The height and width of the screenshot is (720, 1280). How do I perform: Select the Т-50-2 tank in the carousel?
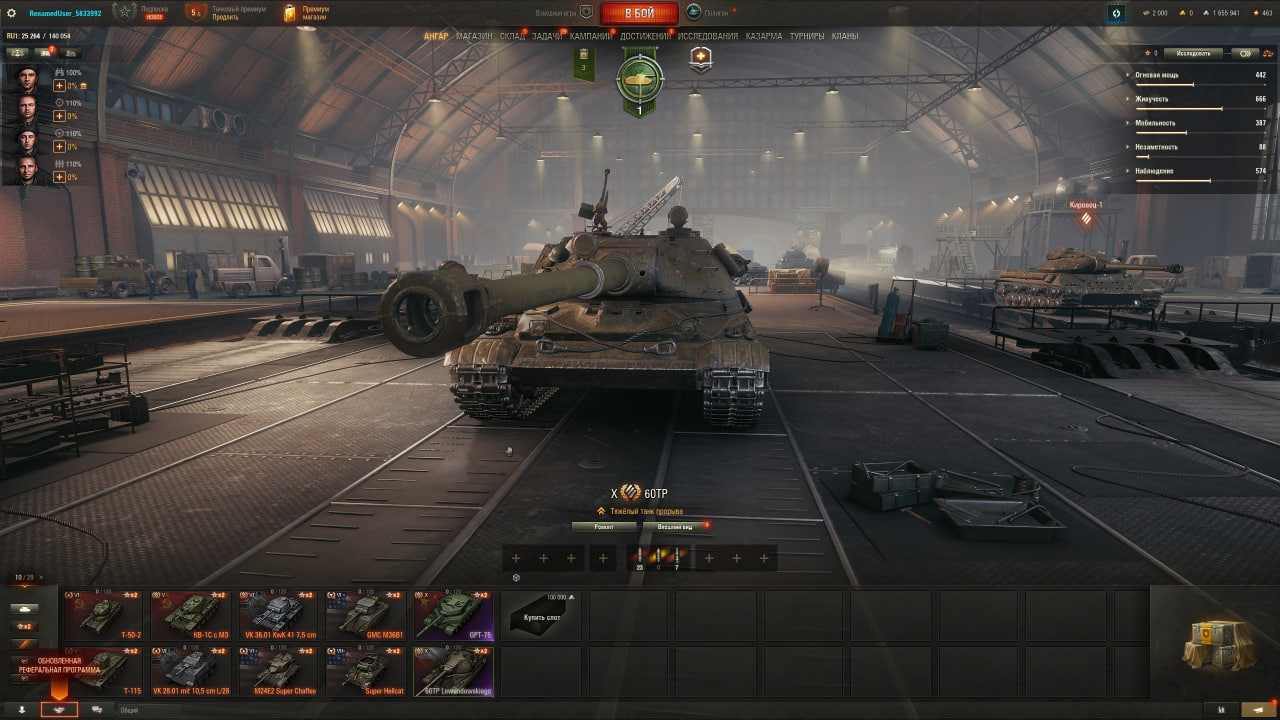click(103, 615)
